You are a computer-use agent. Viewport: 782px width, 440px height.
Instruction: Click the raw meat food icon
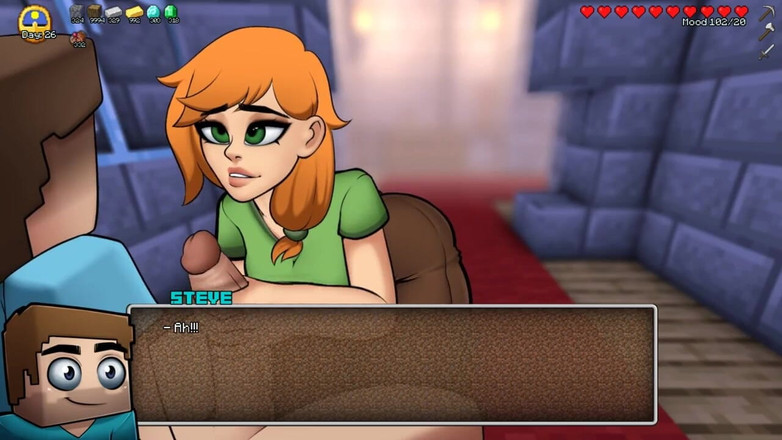click(x=78, y=36)
